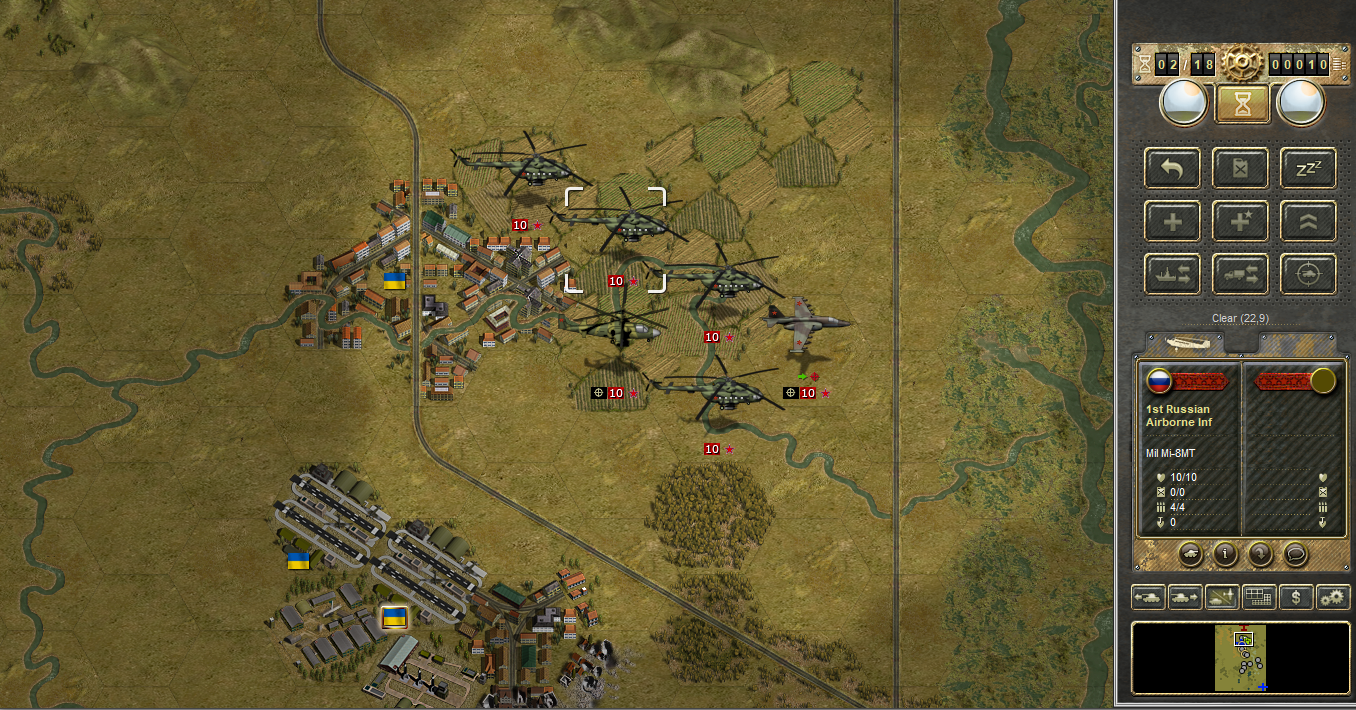
Task: Upgrade the unit with the chevrons button
Action: pos(1308,221)
